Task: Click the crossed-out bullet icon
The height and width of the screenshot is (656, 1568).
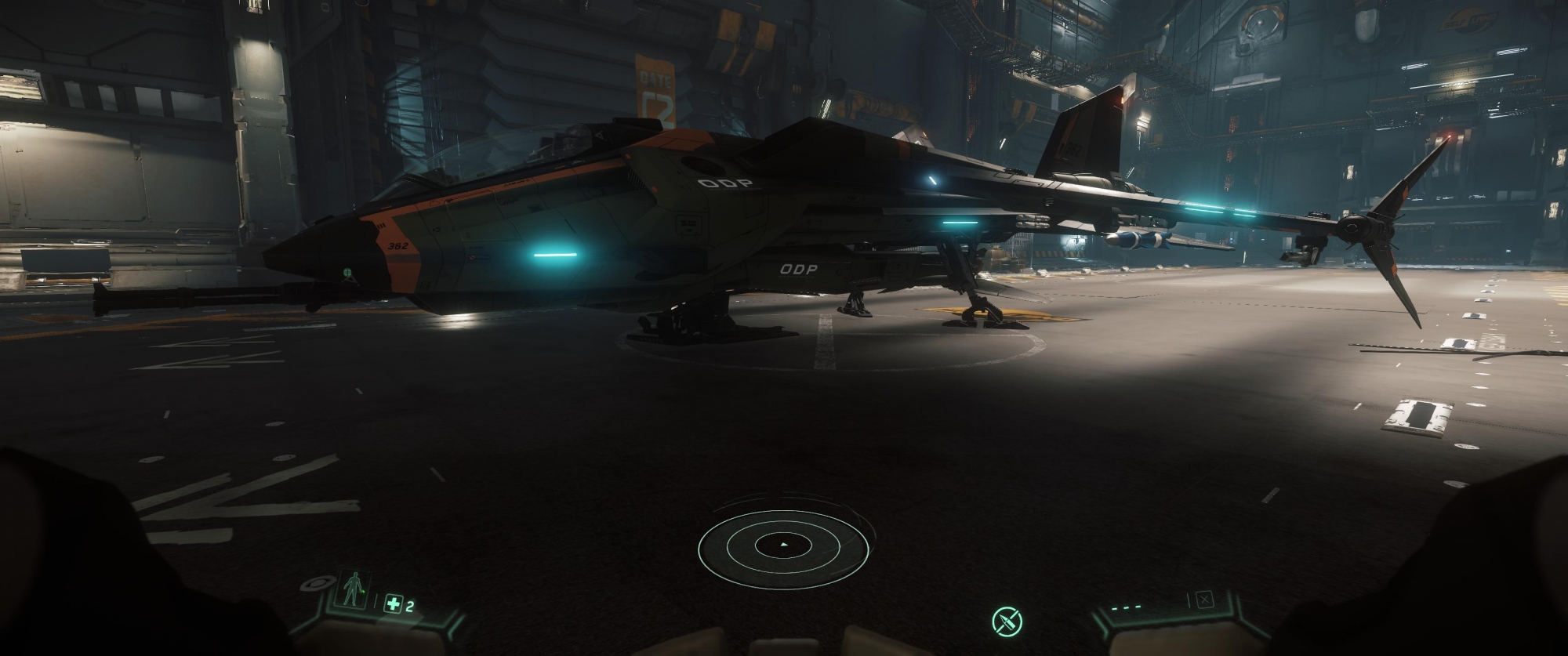Action: (1007, 622)
